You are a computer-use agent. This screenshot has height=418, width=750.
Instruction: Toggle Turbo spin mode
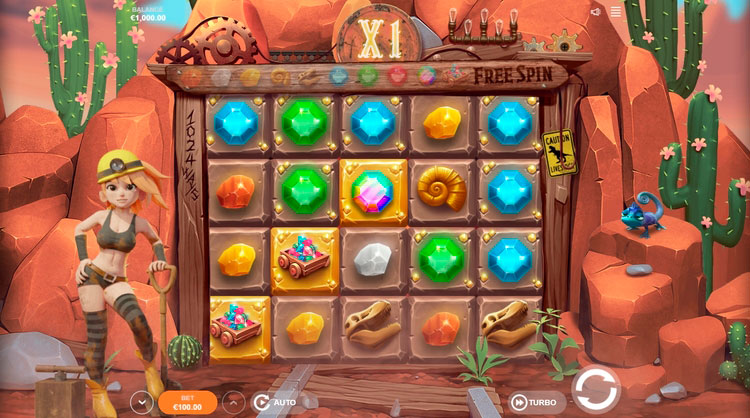tap(532, 401)
